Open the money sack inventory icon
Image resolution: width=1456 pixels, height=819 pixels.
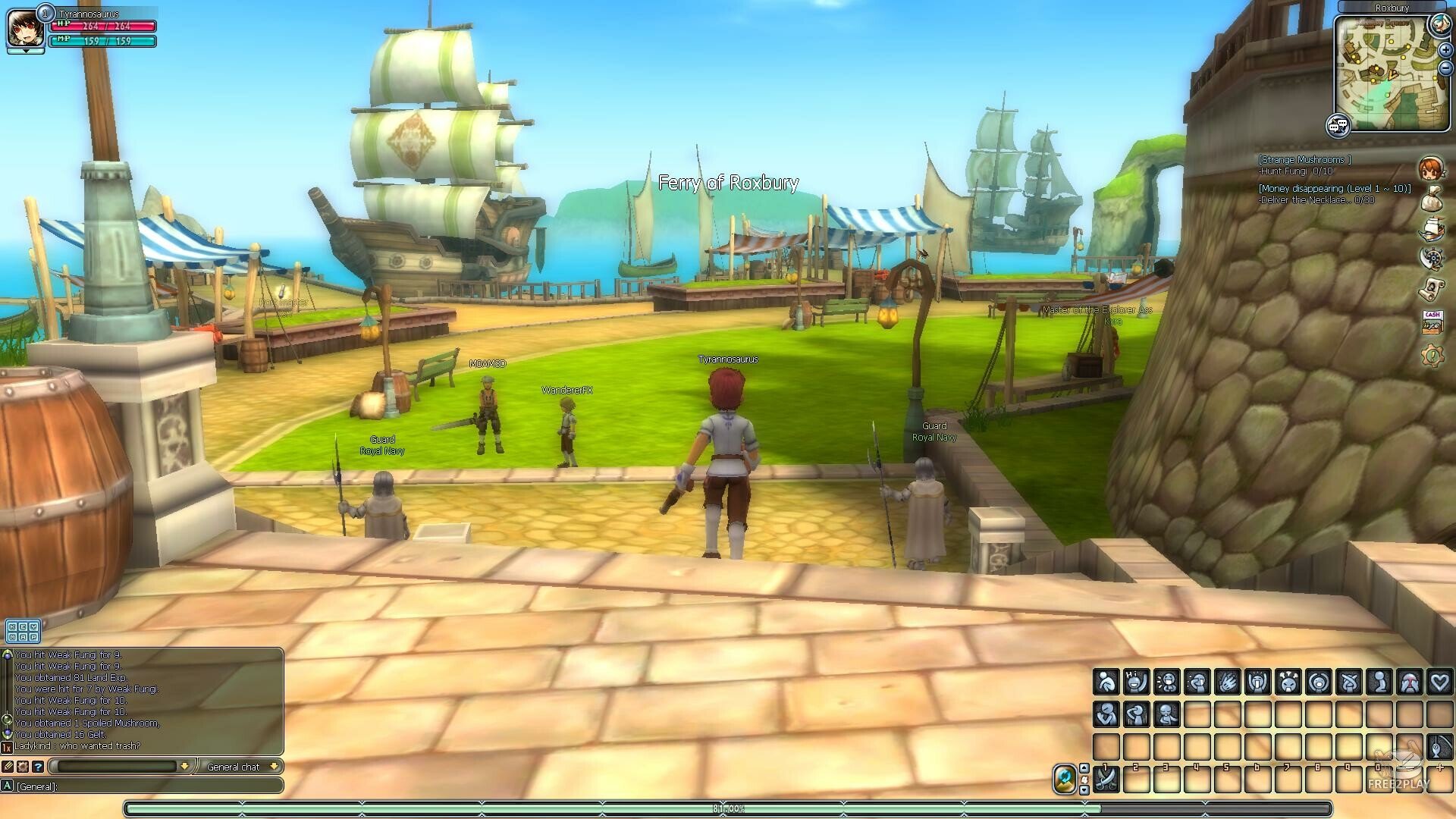coord(1431,199)
